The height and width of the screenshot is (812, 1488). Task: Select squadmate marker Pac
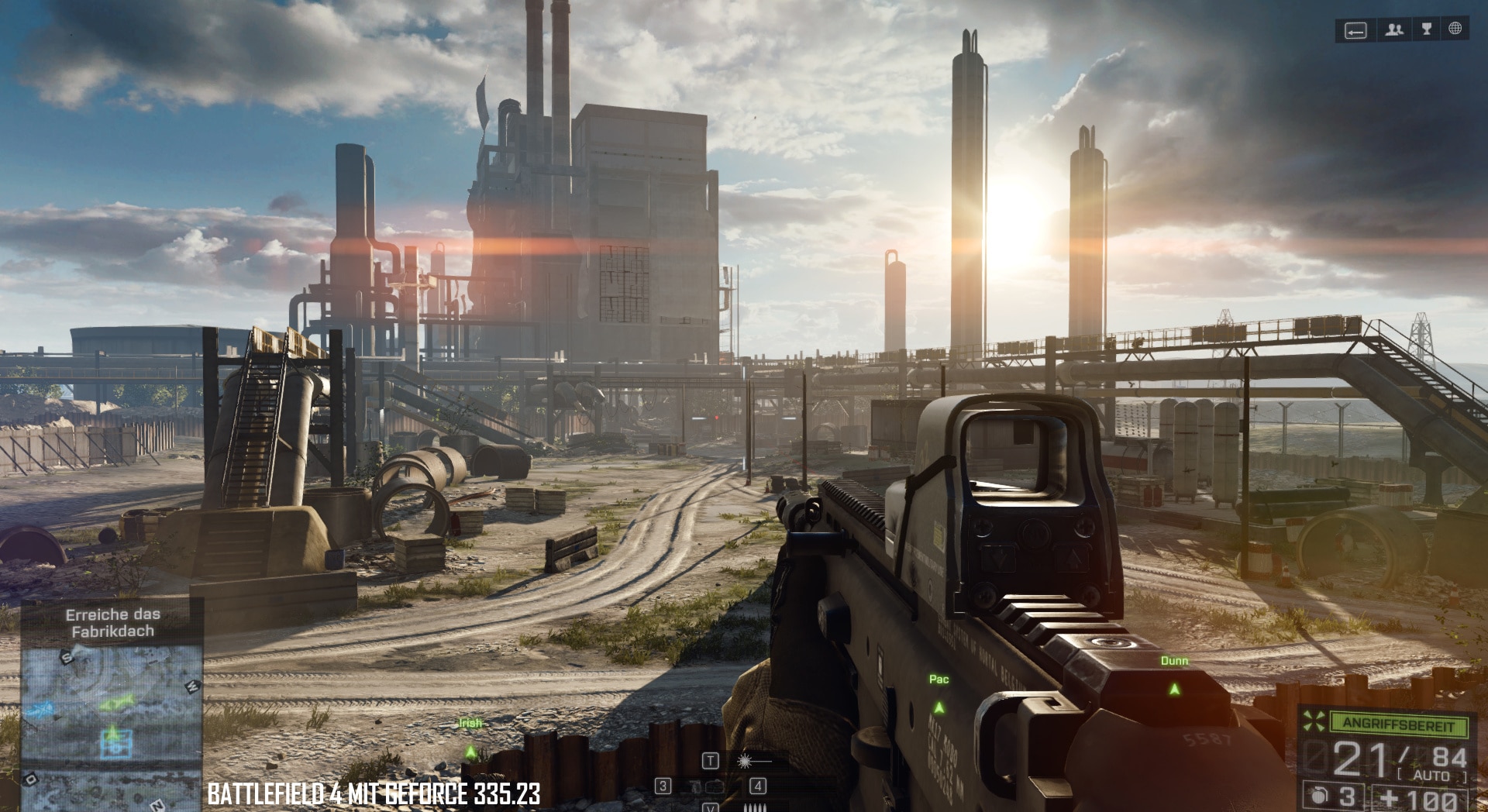click(939, 707)
